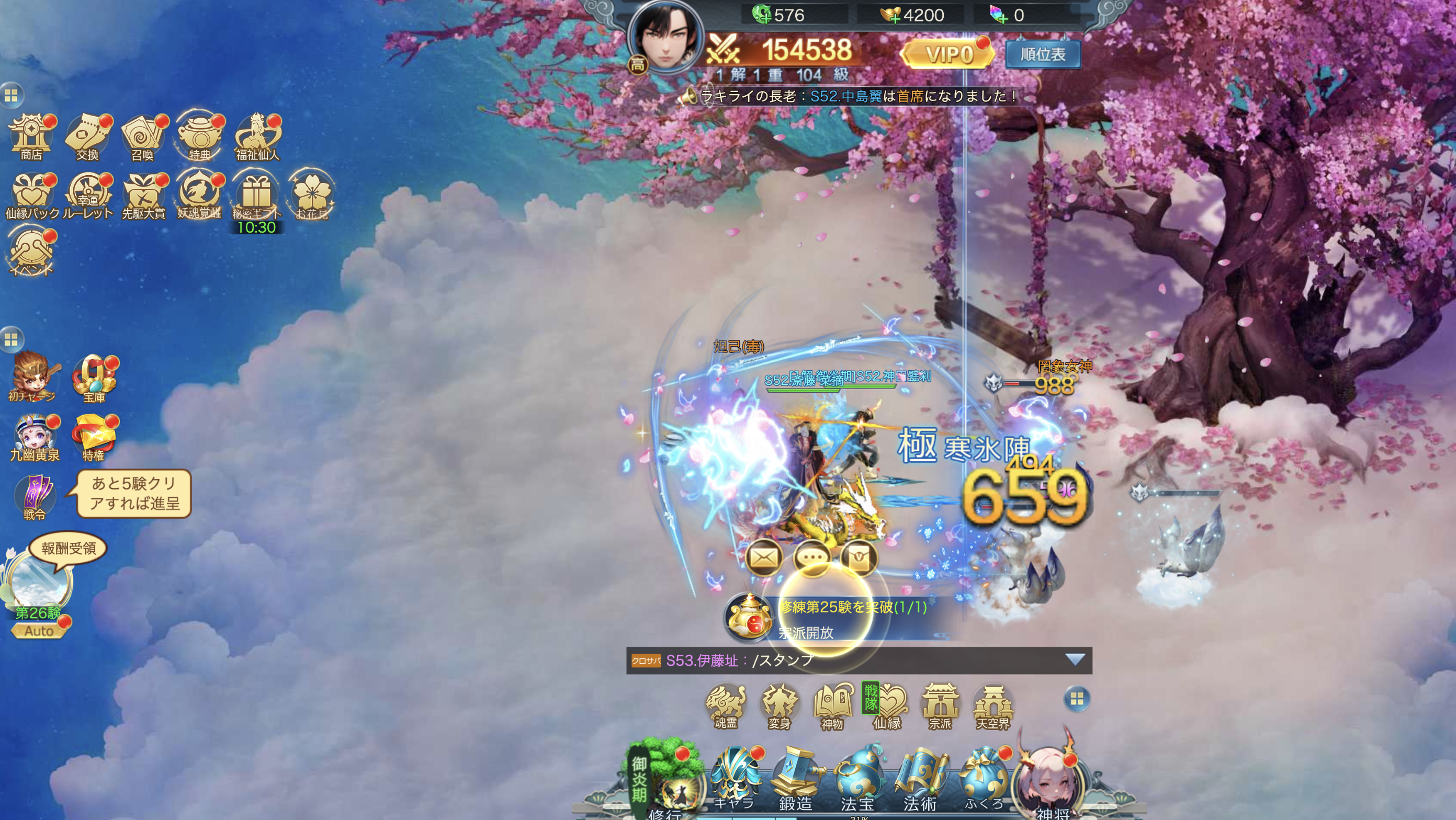This screenshot has height=820, width=1456.
Task: Expand the chat with the blue arrow
Action: click(1075, 659)
